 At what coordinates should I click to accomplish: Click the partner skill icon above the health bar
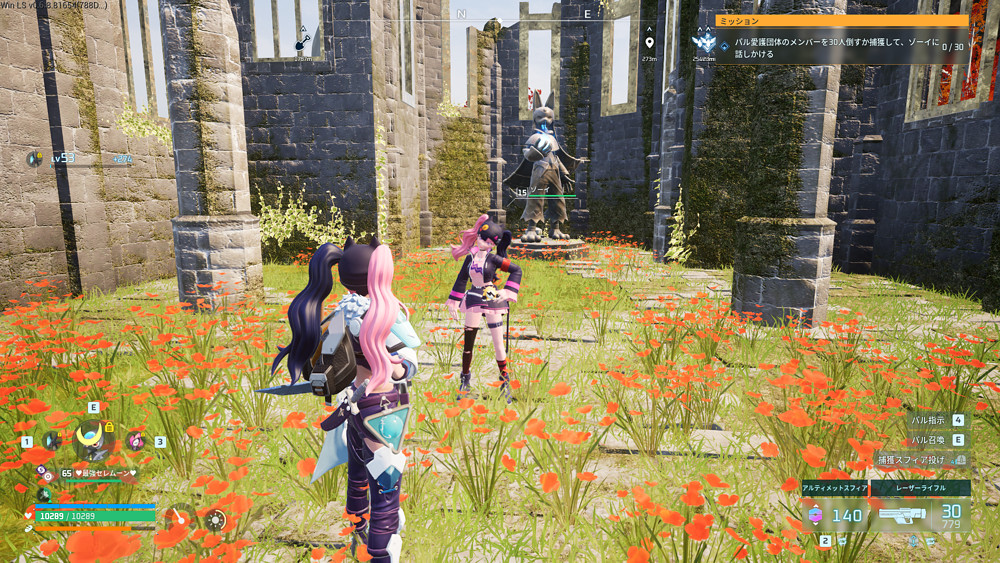[44, 495]
